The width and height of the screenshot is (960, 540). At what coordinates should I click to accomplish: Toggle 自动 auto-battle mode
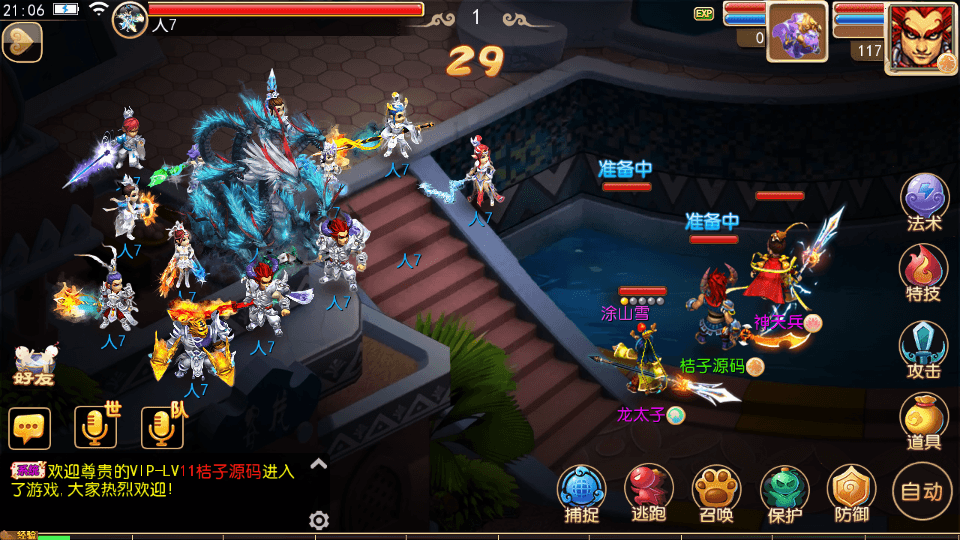(921, 491)
